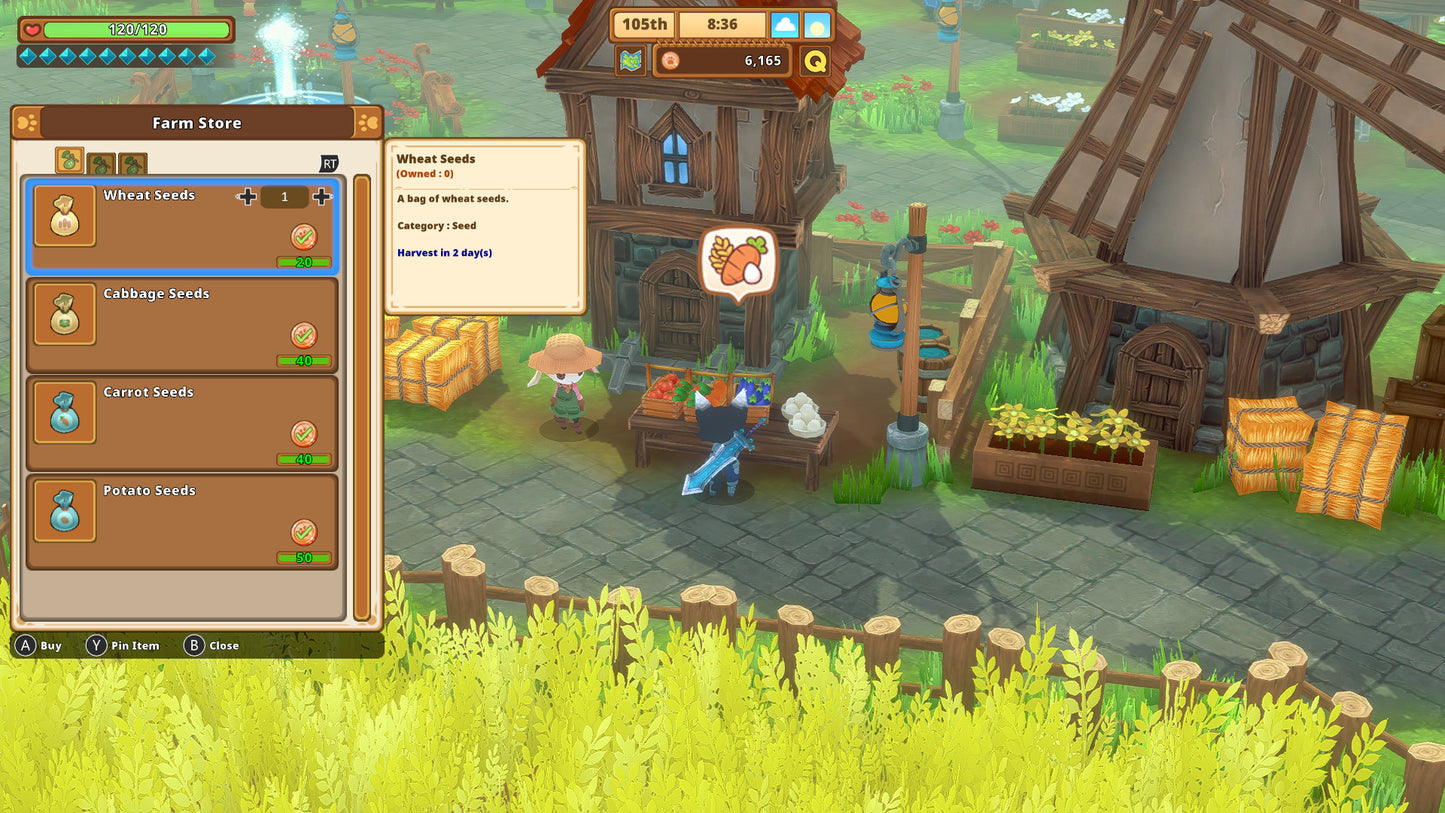
Task: Click the RT trigger indicator in the store
Action: [x=328, y=163]
